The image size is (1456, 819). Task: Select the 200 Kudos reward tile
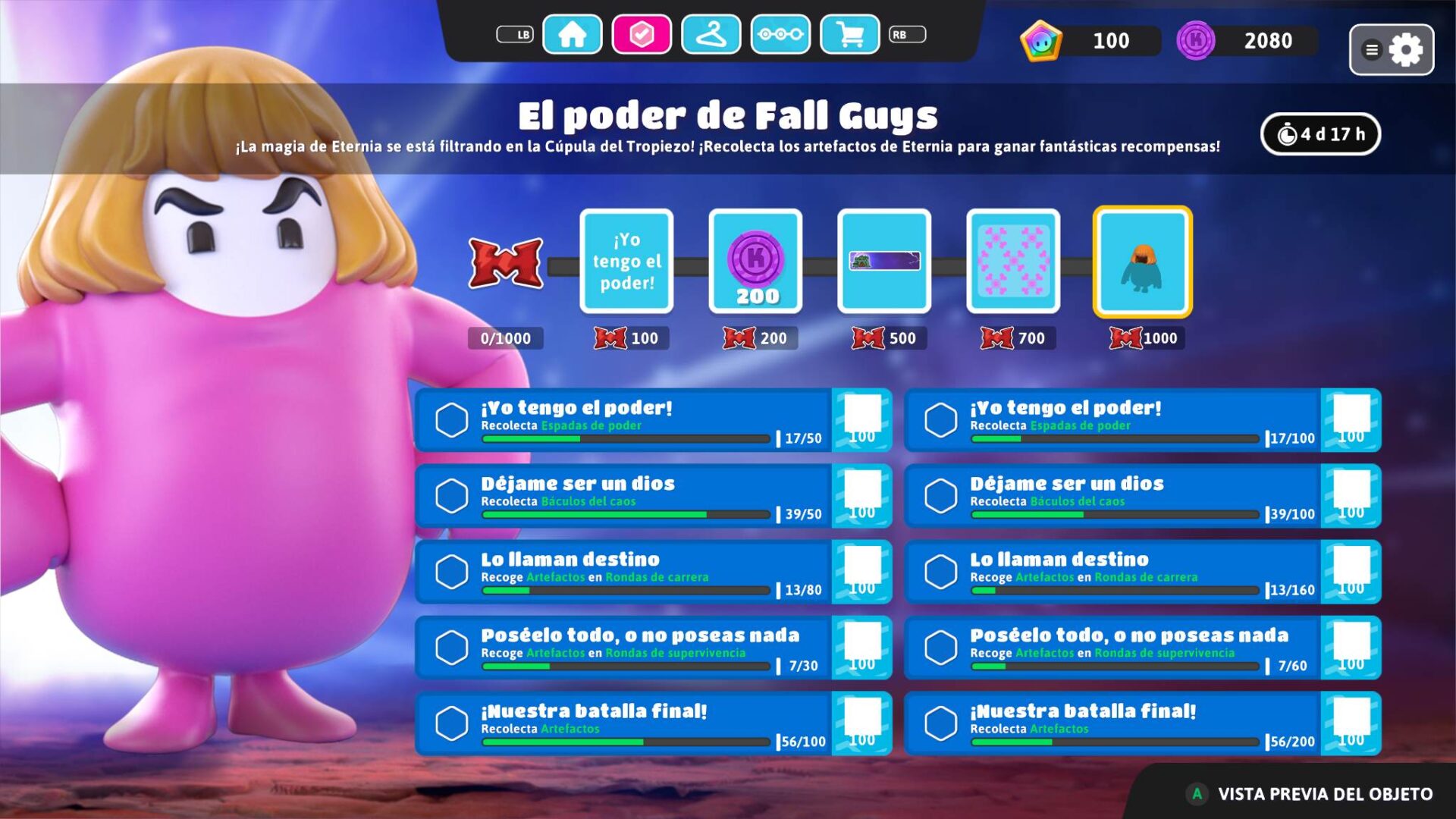(755, 261)
